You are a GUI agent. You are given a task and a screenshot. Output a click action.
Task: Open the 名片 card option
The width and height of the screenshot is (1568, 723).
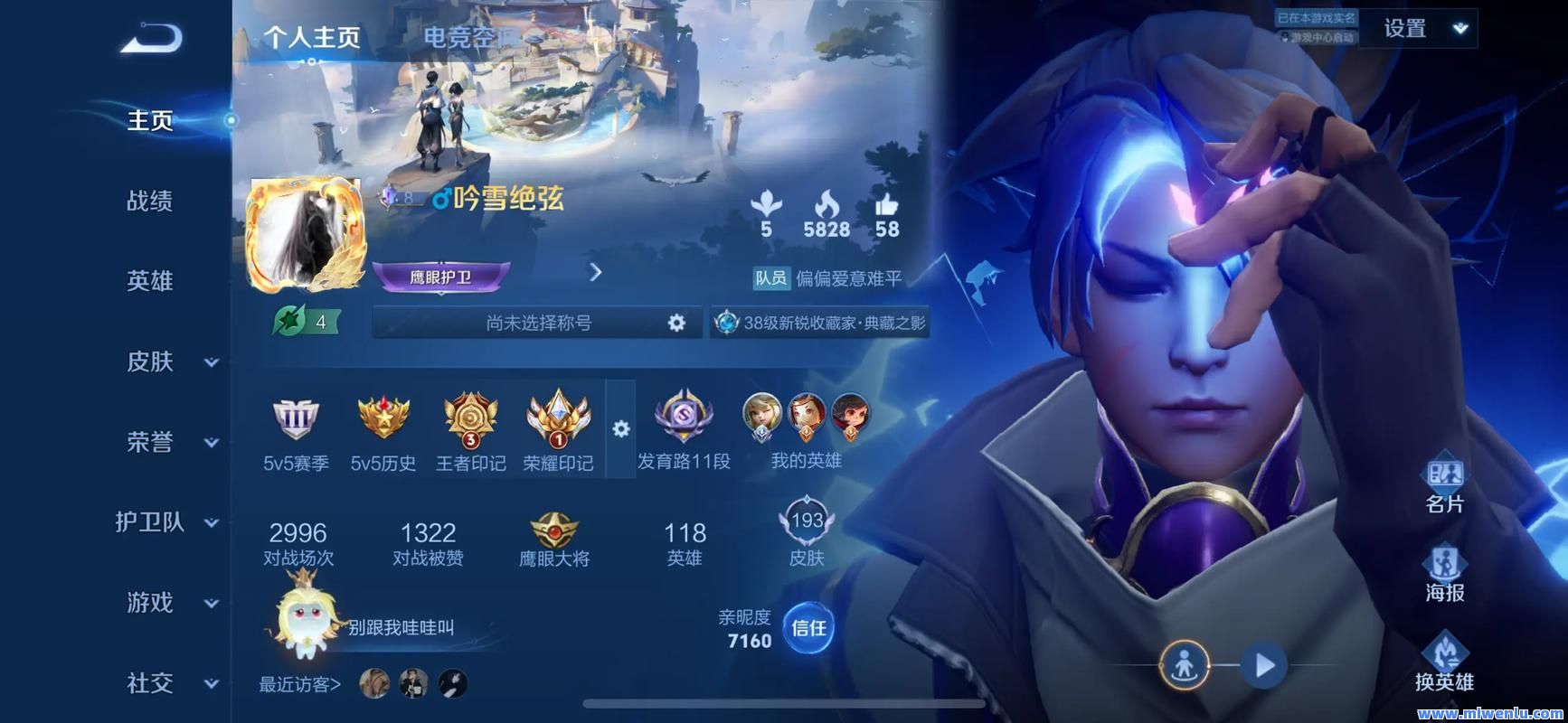1444,484
